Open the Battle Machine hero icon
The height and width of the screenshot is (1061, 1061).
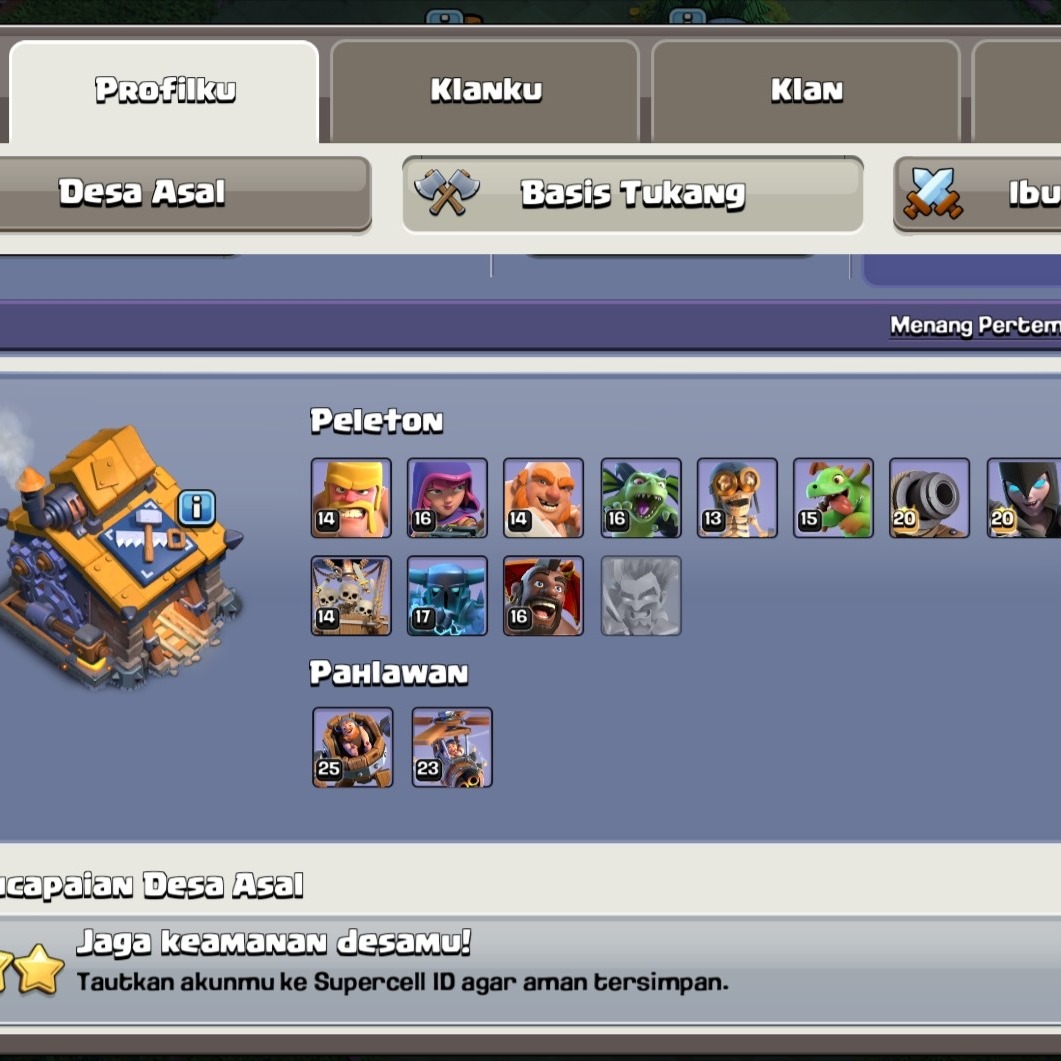tap(352, 747)
